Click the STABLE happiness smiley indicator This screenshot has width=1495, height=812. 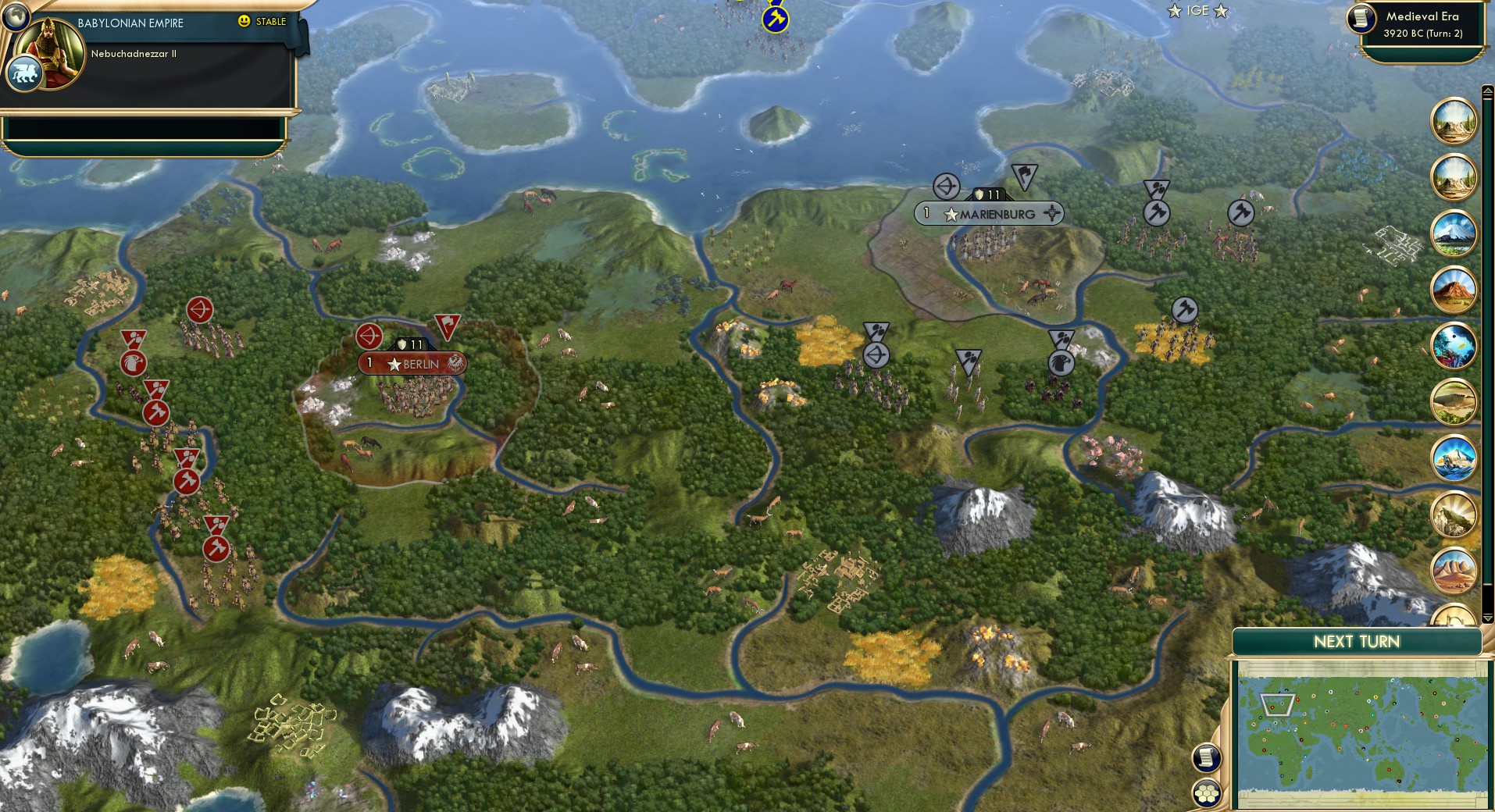(244, 23)
